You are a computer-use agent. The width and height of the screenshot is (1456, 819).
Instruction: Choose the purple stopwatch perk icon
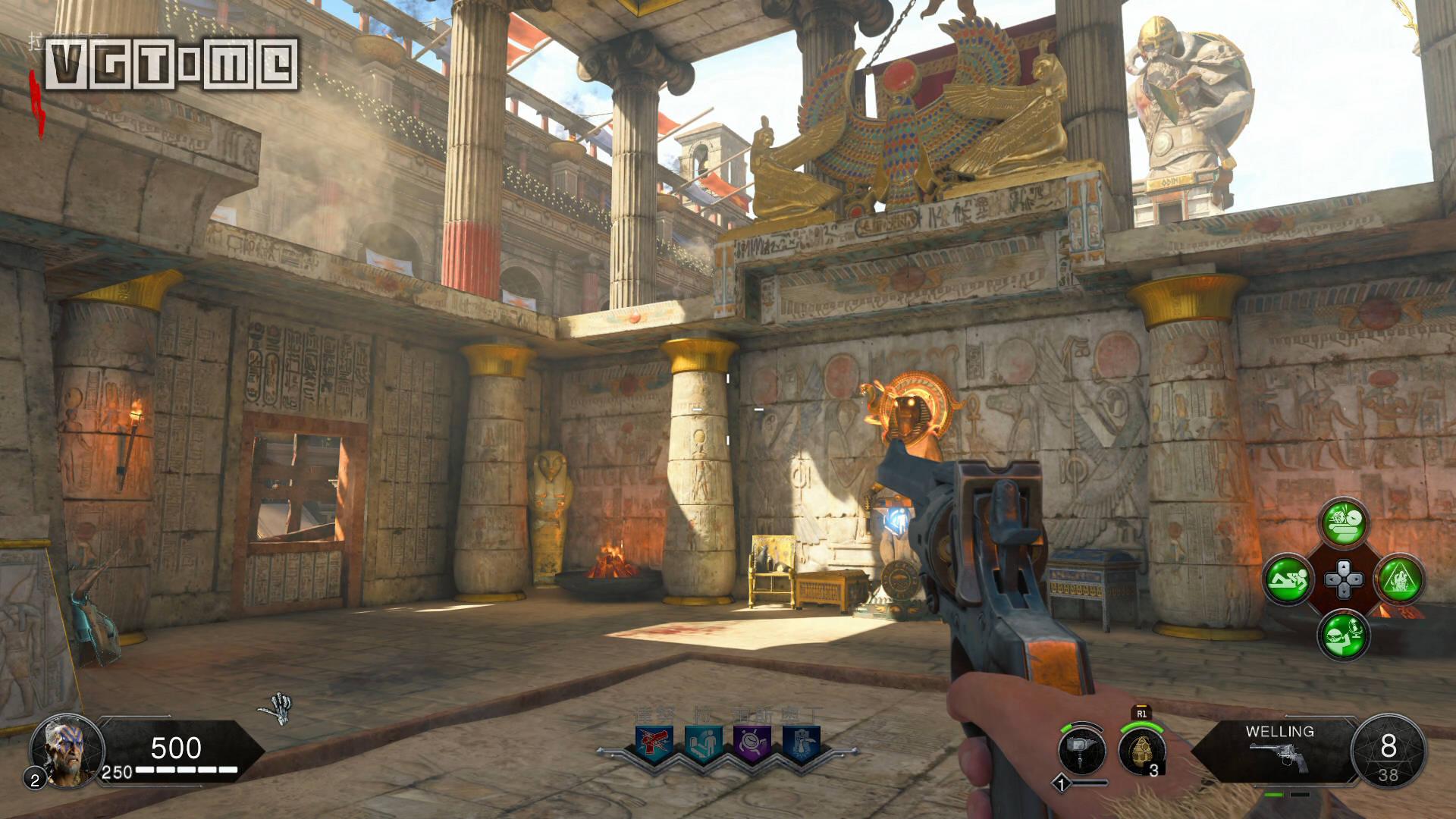[x=751, y=743]
